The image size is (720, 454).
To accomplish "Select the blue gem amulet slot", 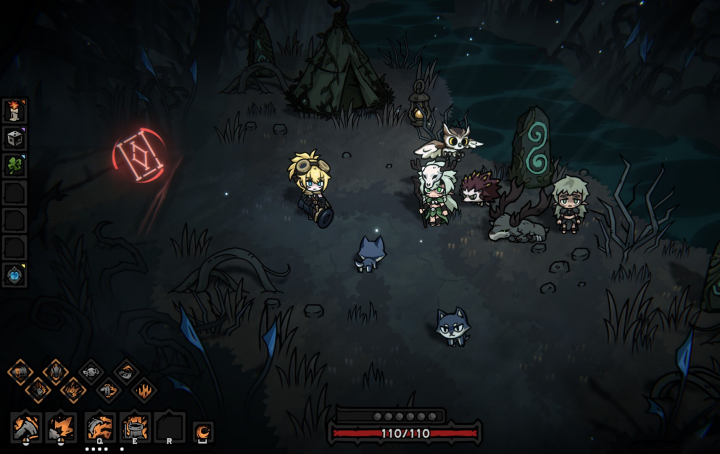I will click(x=15, y=274).
